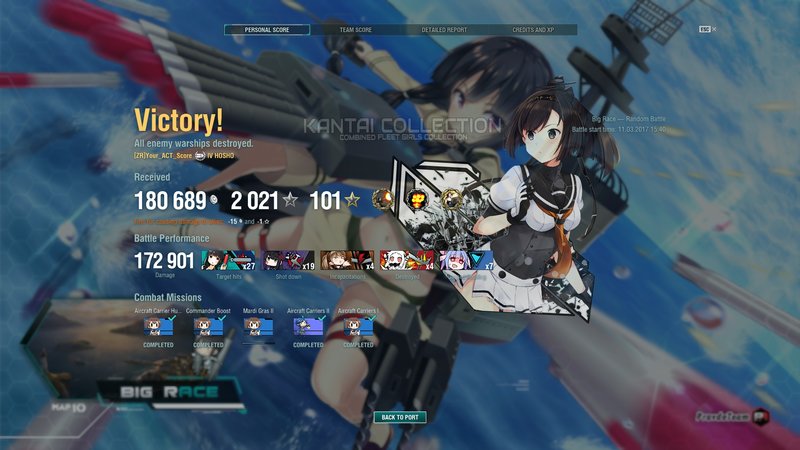Open the Aircraft Carriers II mission
The image size is (800, 450).
308,327
